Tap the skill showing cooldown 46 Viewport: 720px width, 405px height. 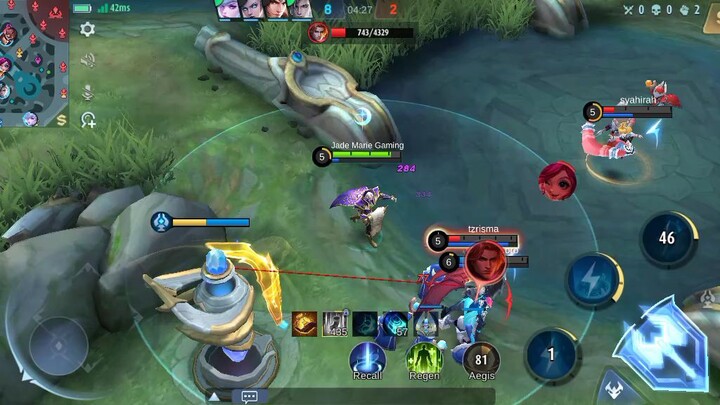667,239
